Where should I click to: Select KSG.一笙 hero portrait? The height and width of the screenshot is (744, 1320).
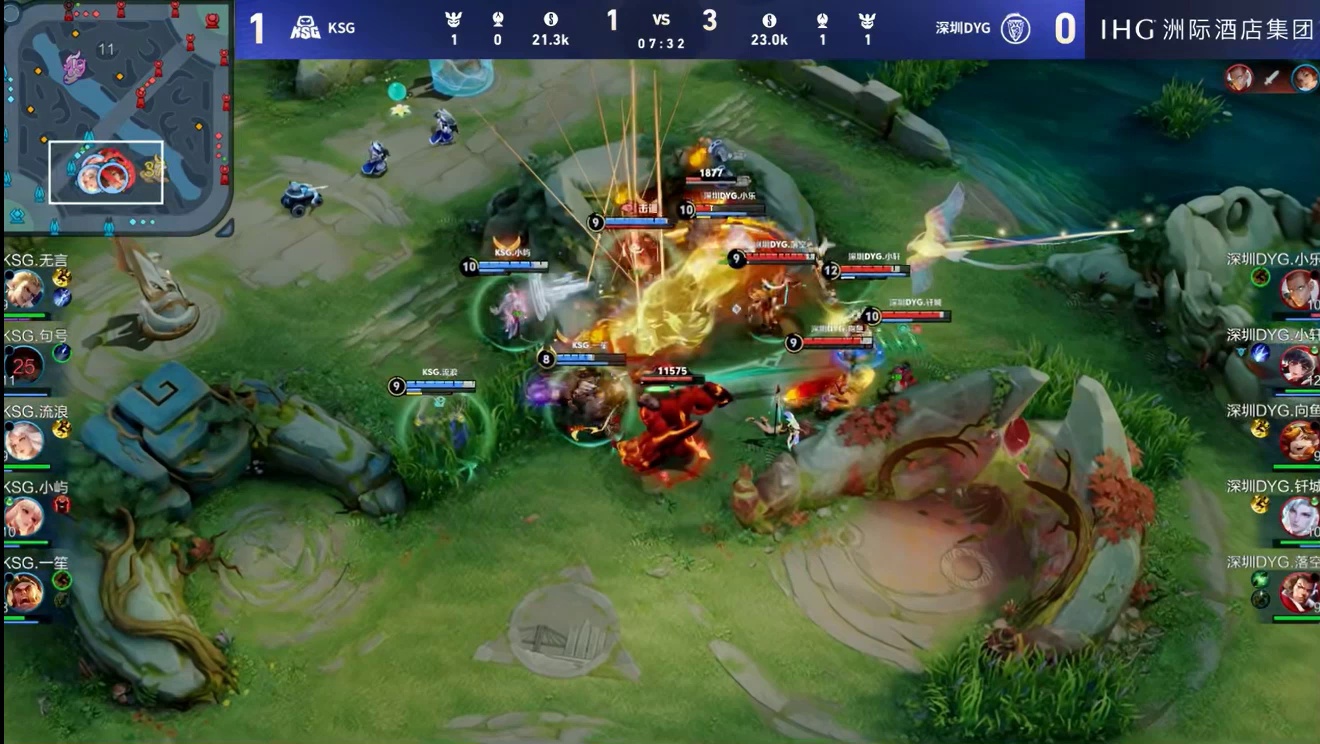pos(23,591)
